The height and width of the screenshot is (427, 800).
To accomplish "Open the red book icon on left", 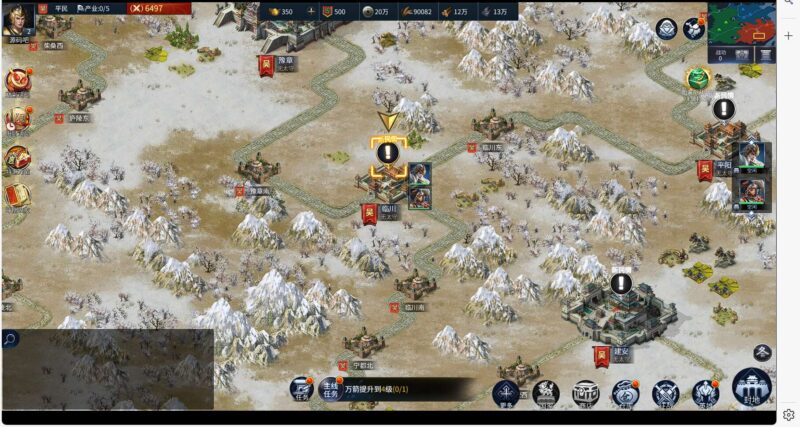I will (16, 194).
